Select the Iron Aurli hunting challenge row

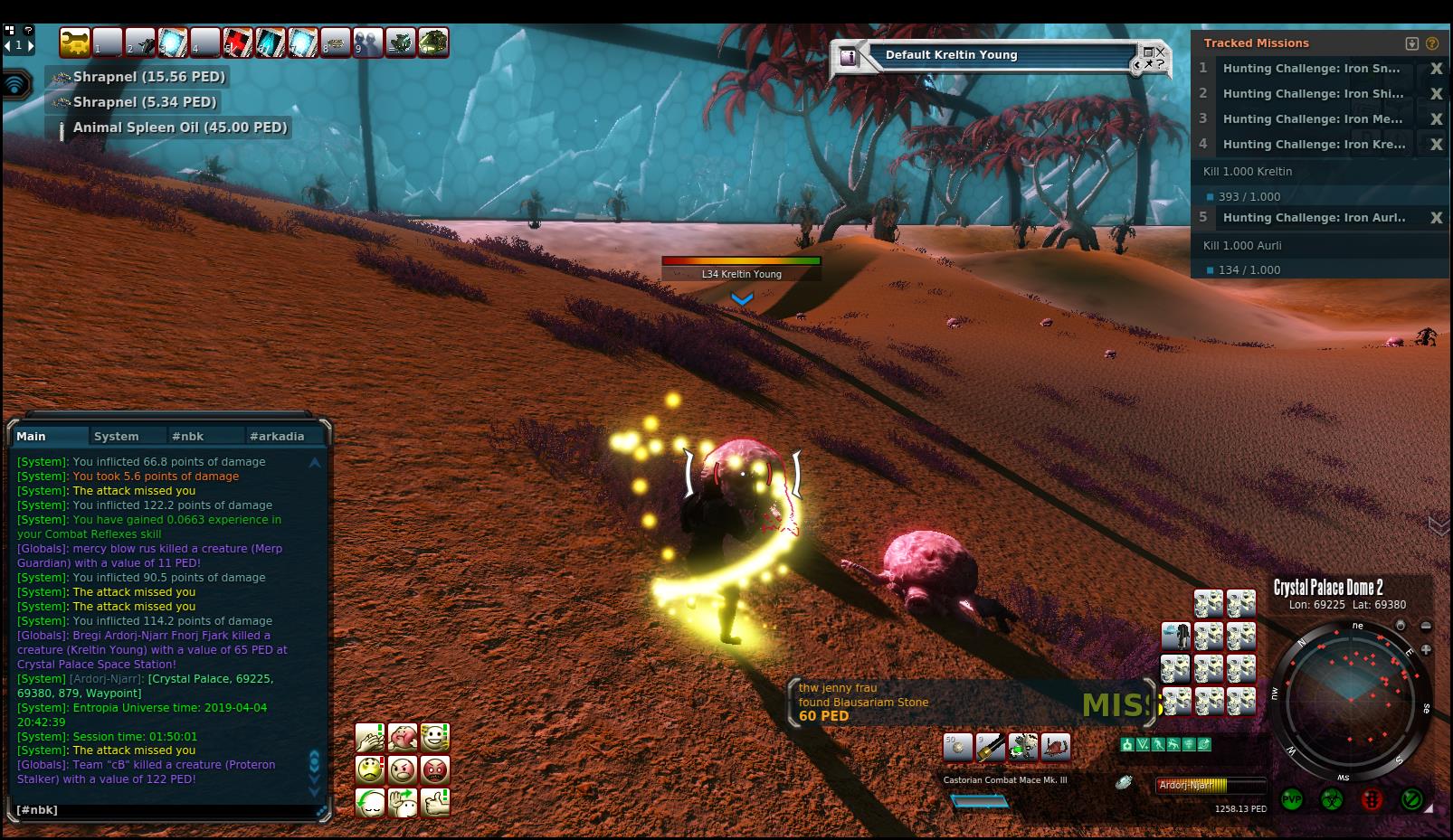point(1314,218)
